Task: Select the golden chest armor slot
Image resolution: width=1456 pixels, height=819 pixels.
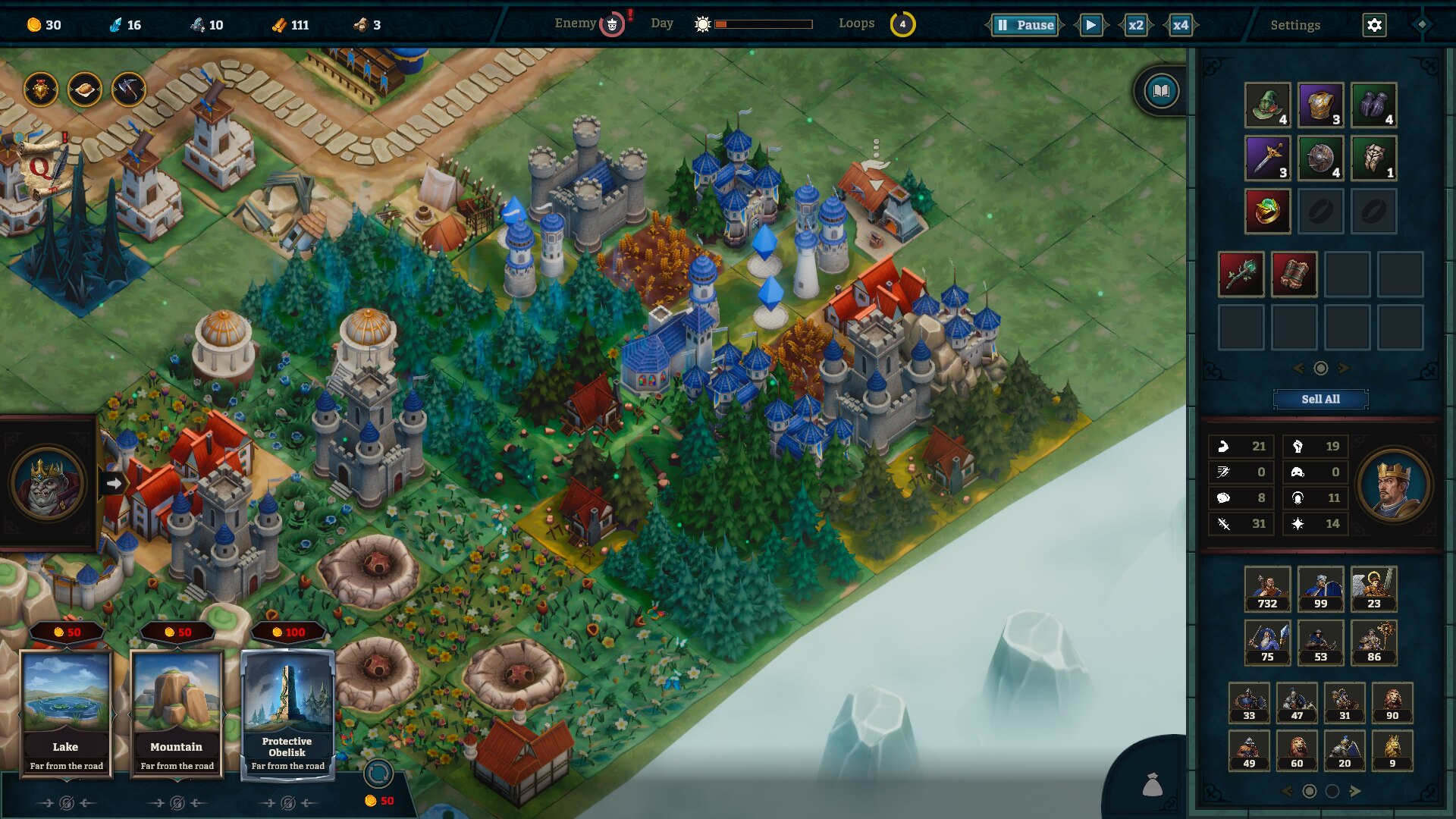Action: (1320, 105)
